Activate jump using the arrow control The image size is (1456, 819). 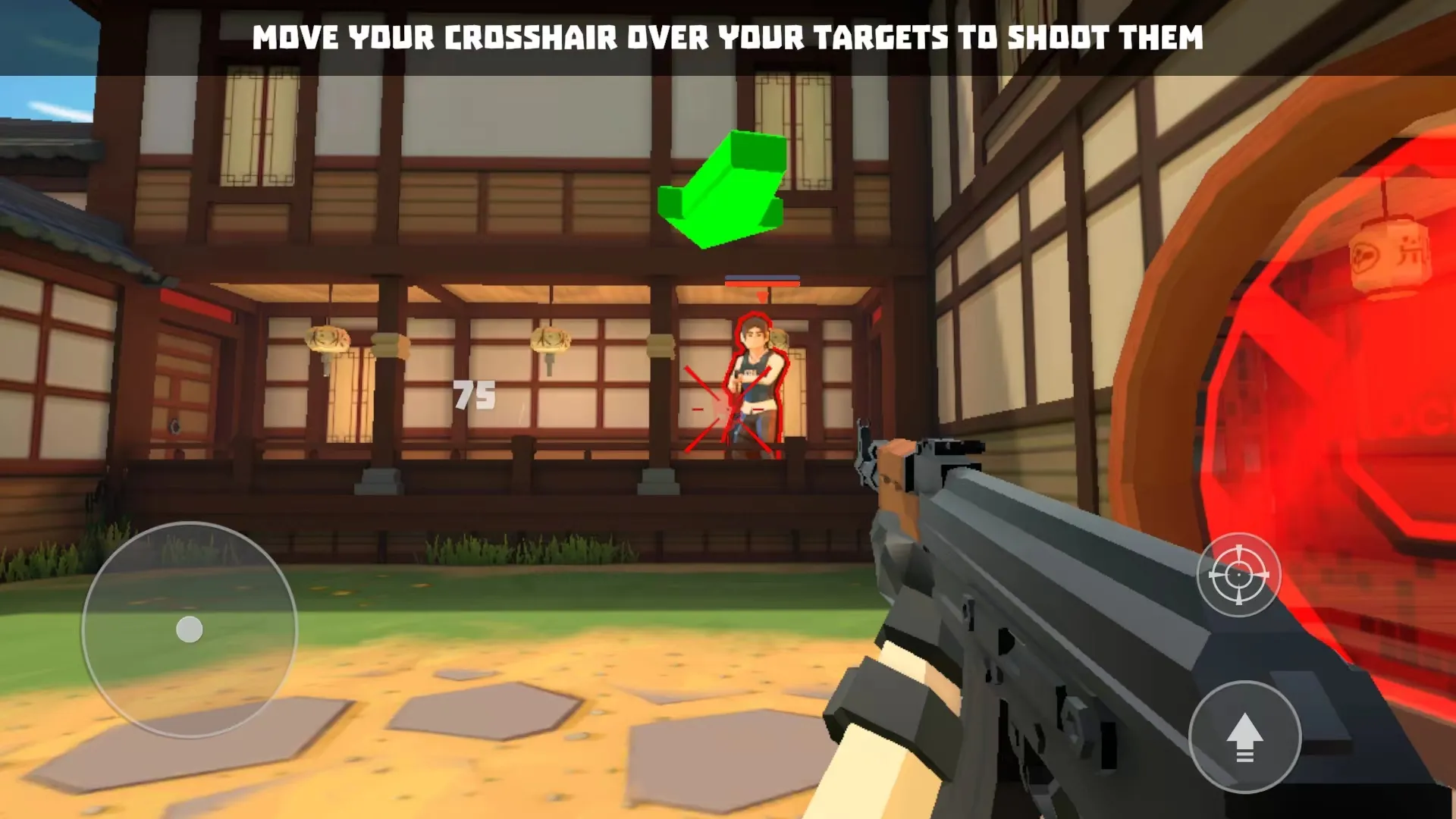point(1244,737)
